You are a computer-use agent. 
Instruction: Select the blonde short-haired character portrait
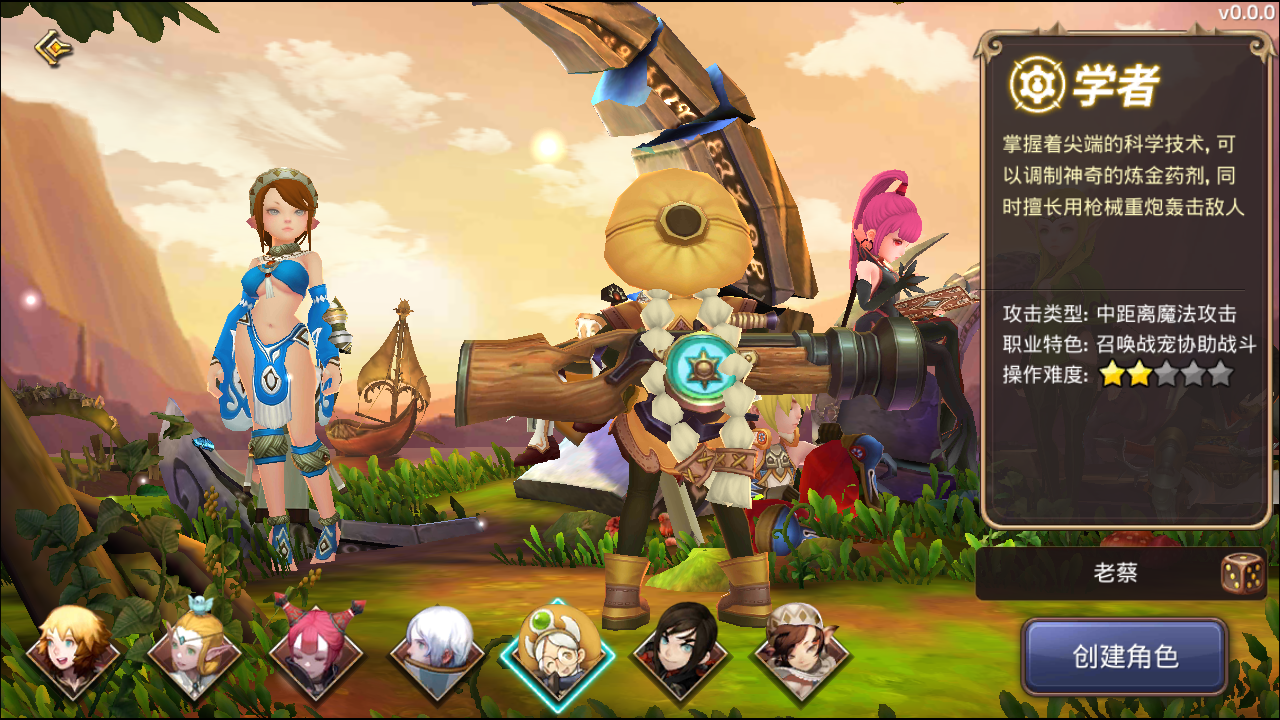73,652
